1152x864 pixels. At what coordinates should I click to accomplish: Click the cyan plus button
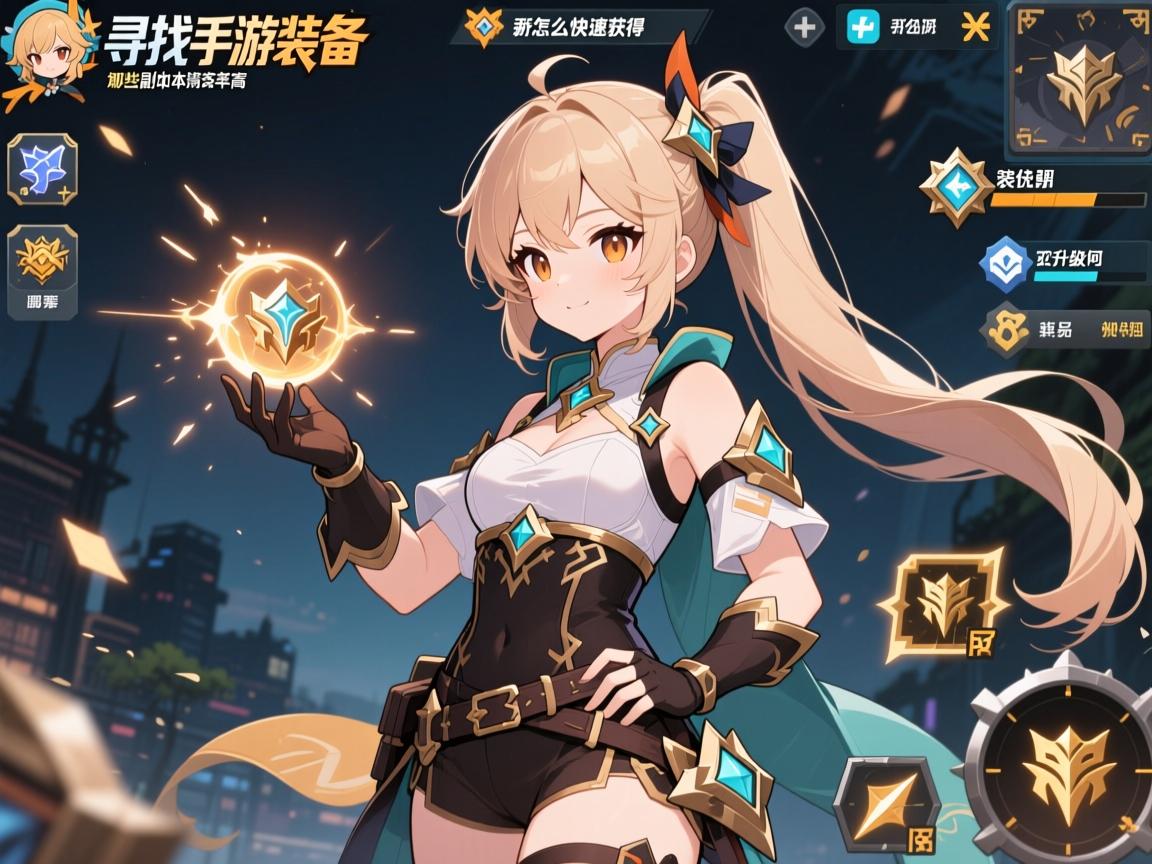(862, 27)
